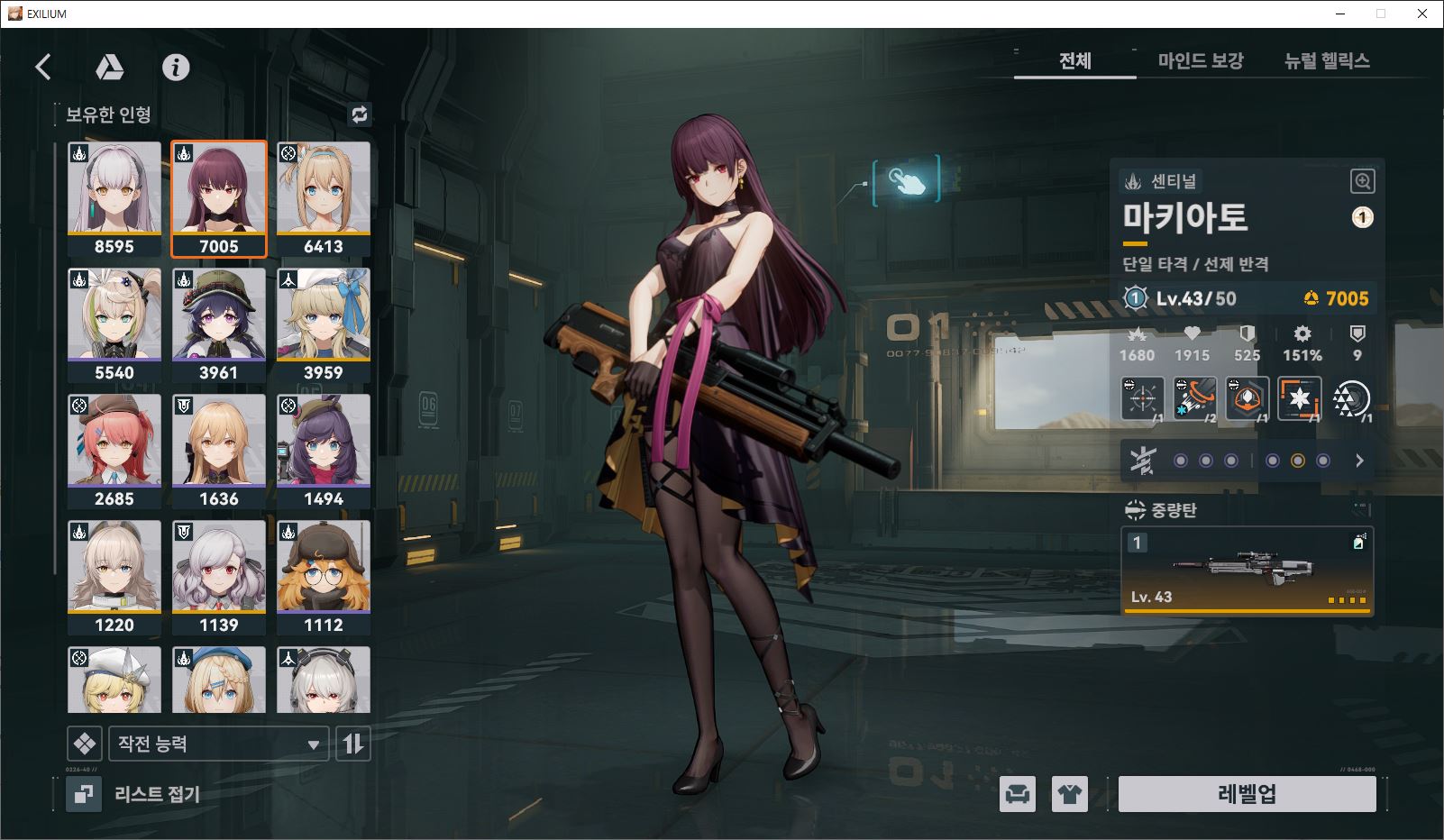Open the 뉴럴 헬릭스 tab
Image resolution: width=1444 pixels, height=840 pixels.
[x=1326, y=60]
